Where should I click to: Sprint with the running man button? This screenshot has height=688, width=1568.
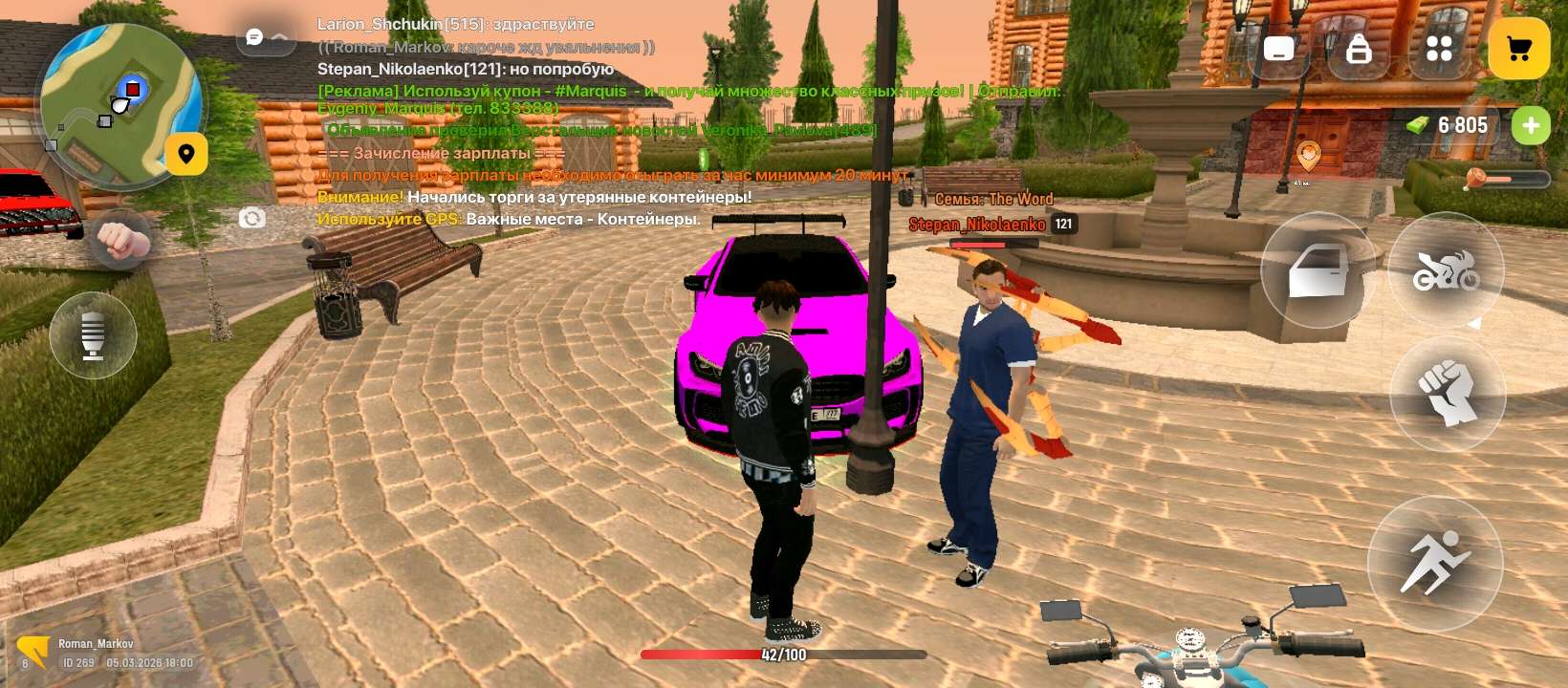pyautogui.click(x=1434, y=565)
